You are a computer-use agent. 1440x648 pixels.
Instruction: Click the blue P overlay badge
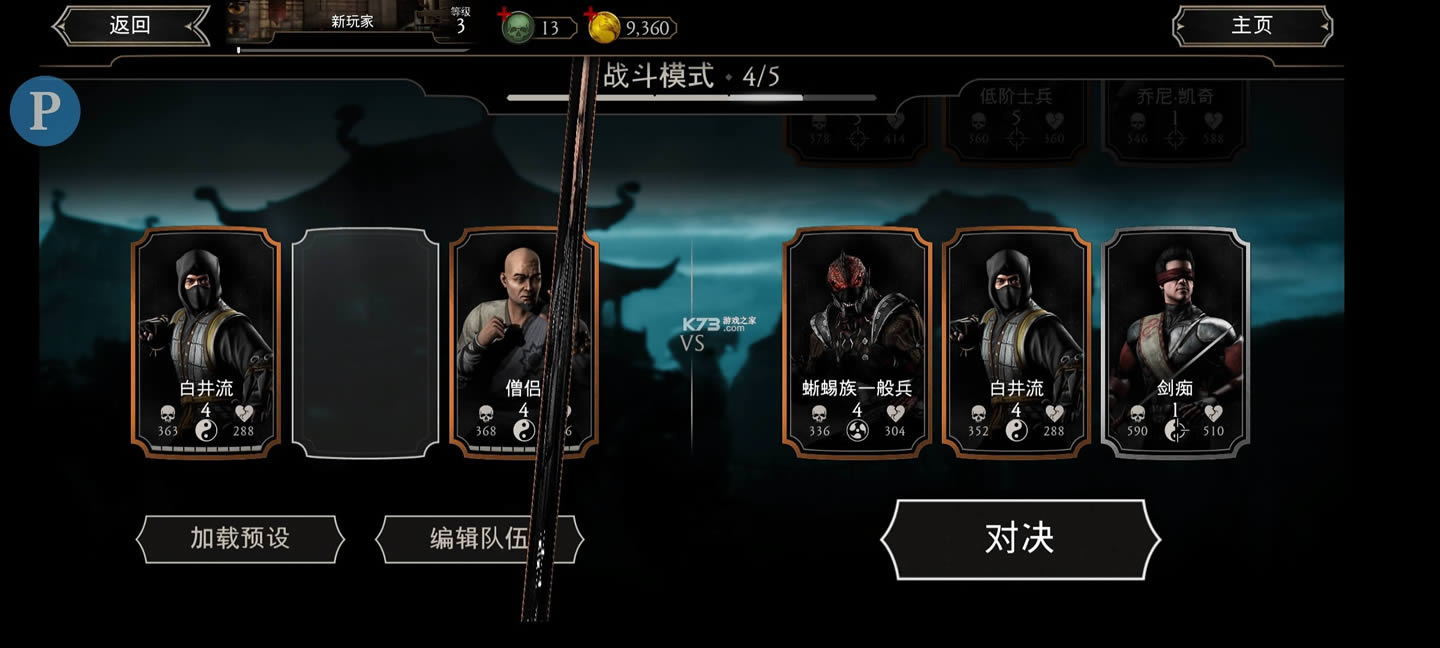coord(45,110)
